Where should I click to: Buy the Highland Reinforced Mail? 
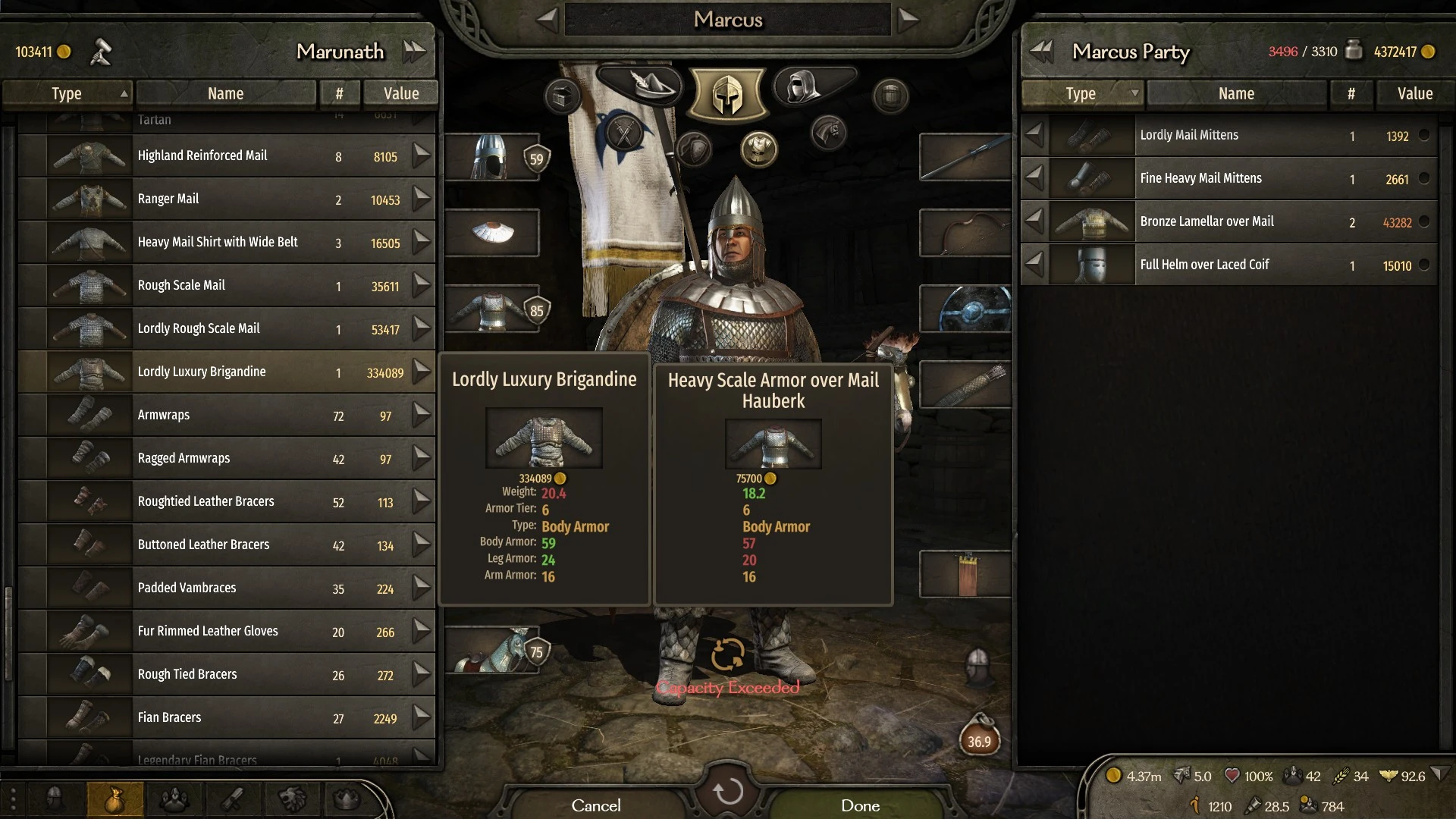pyautogui.click(x=422, y=156)
